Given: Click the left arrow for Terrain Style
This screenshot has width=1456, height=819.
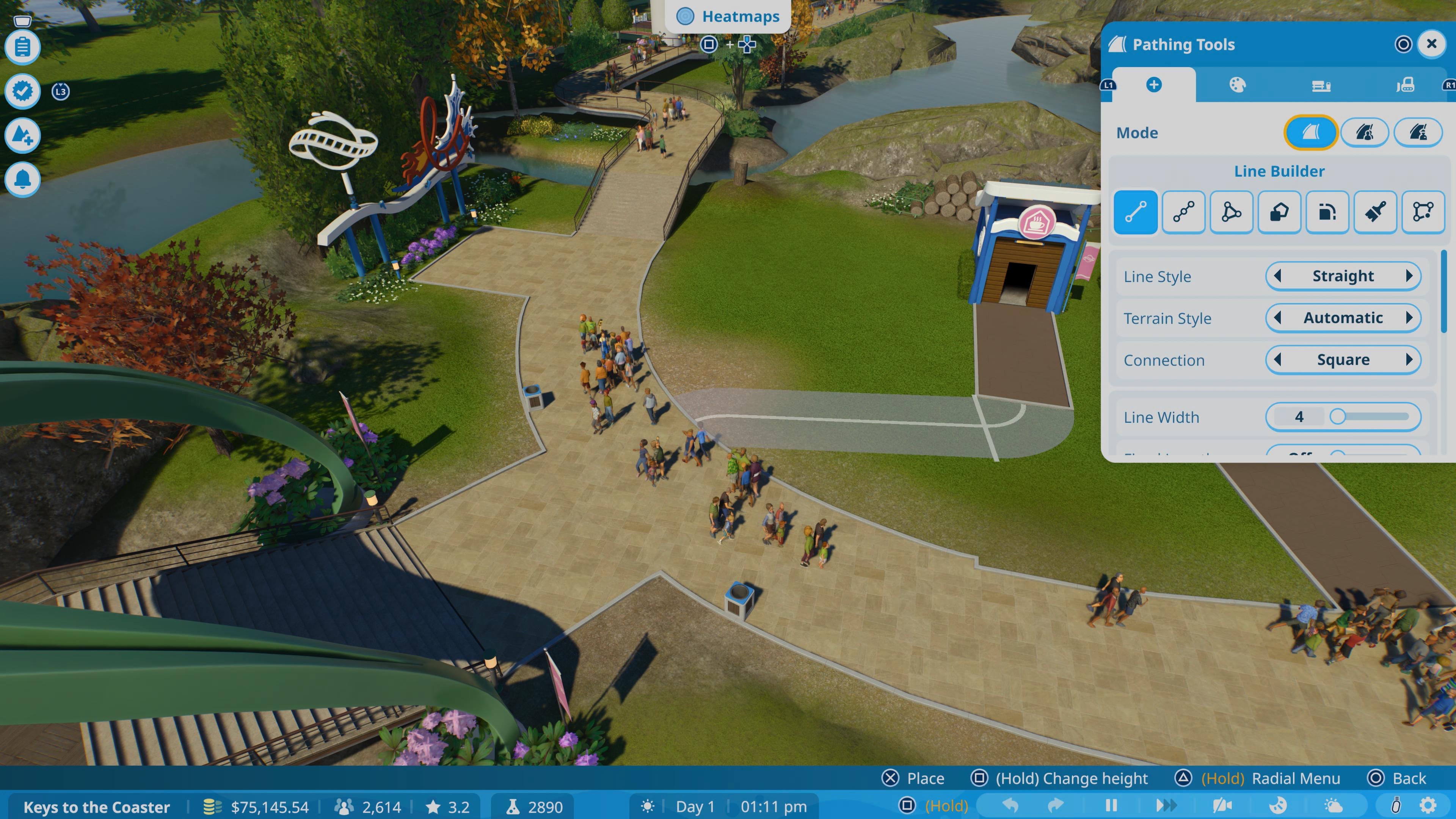Looking at the screenshot, I should [x=1277, y=318].
